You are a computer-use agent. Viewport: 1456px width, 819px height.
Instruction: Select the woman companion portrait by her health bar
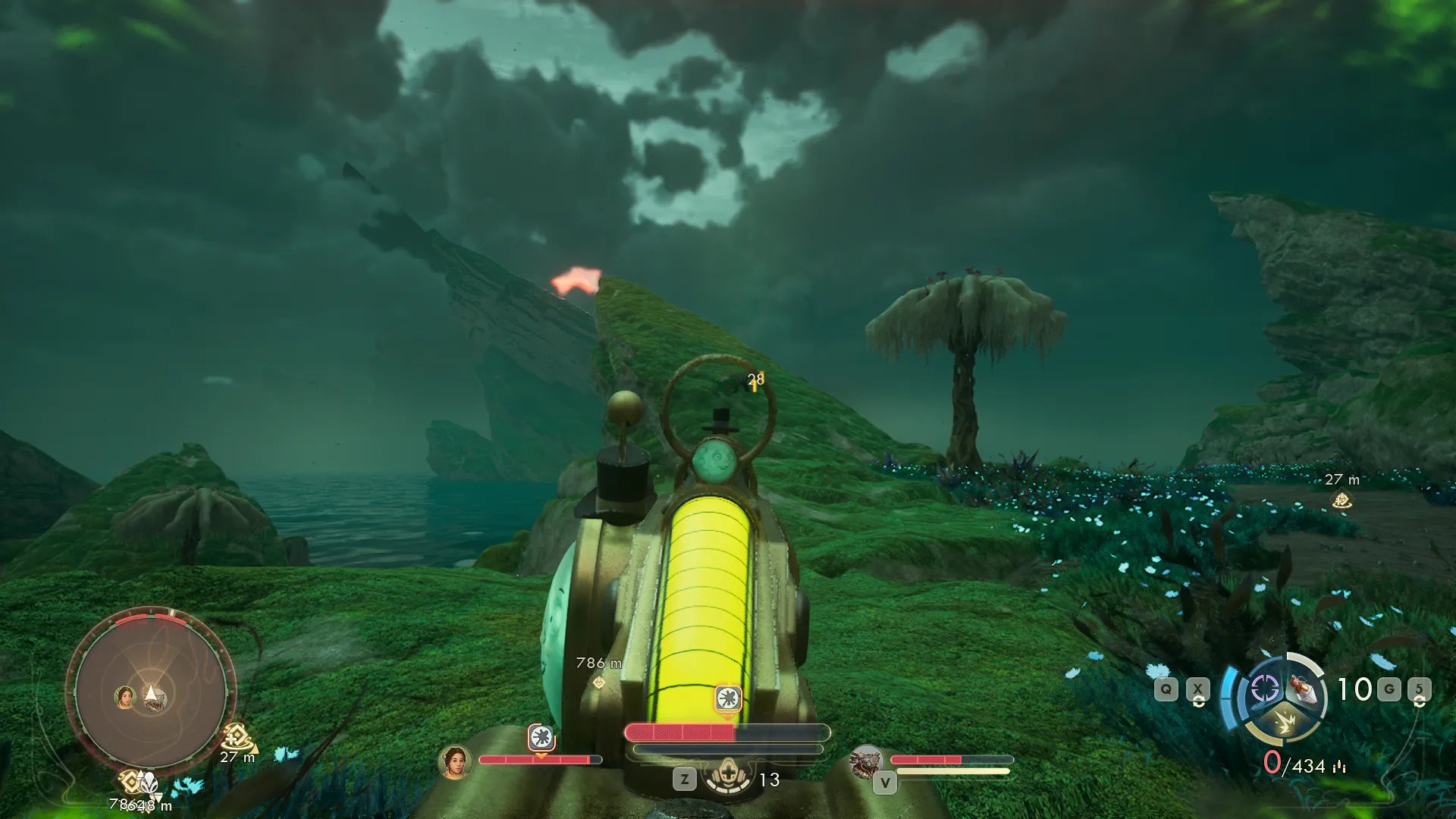click(x=456, y=761)
